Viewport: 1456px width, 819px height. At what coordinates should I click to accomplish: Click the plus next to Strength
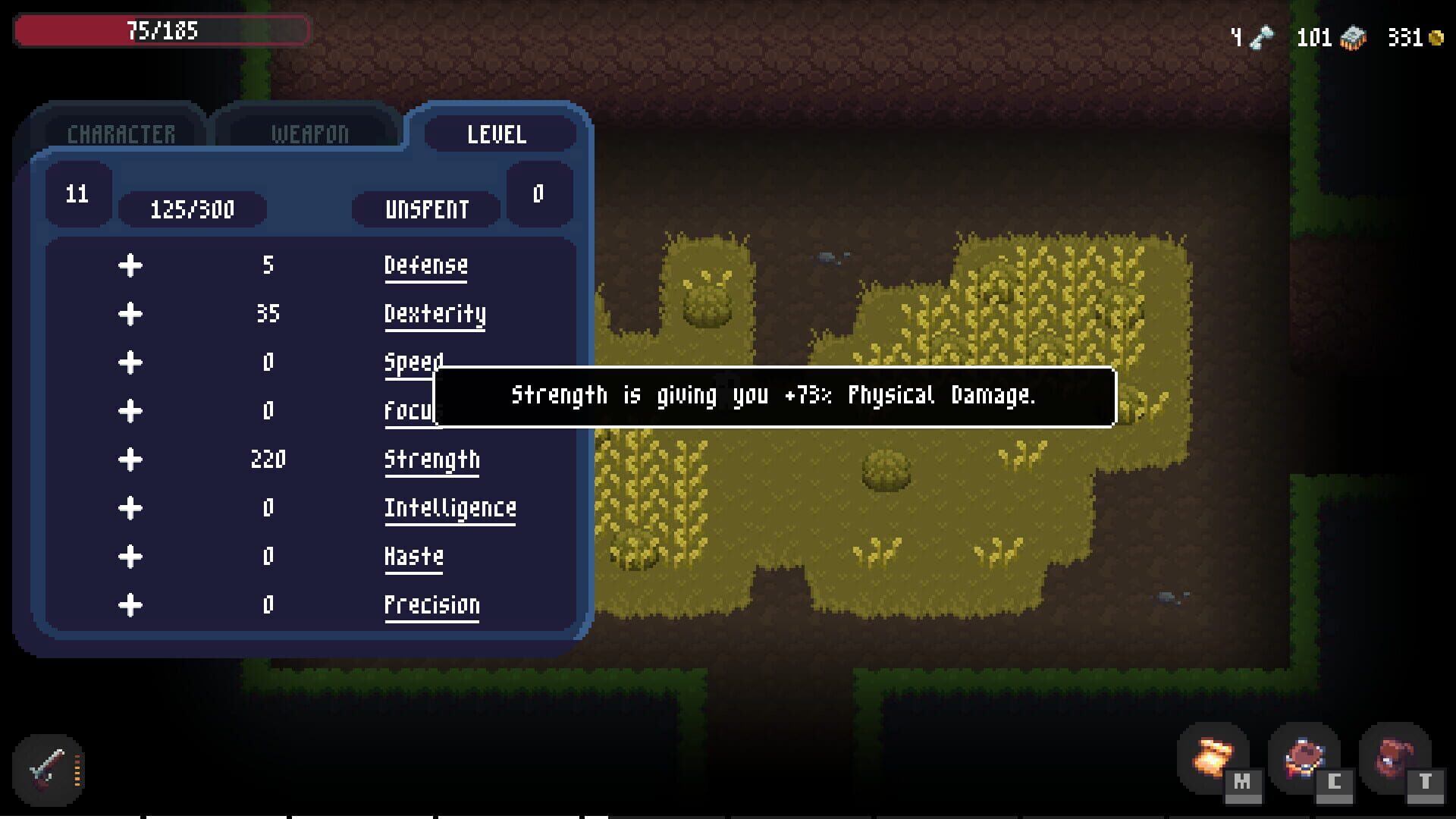[x=130, y=459]
